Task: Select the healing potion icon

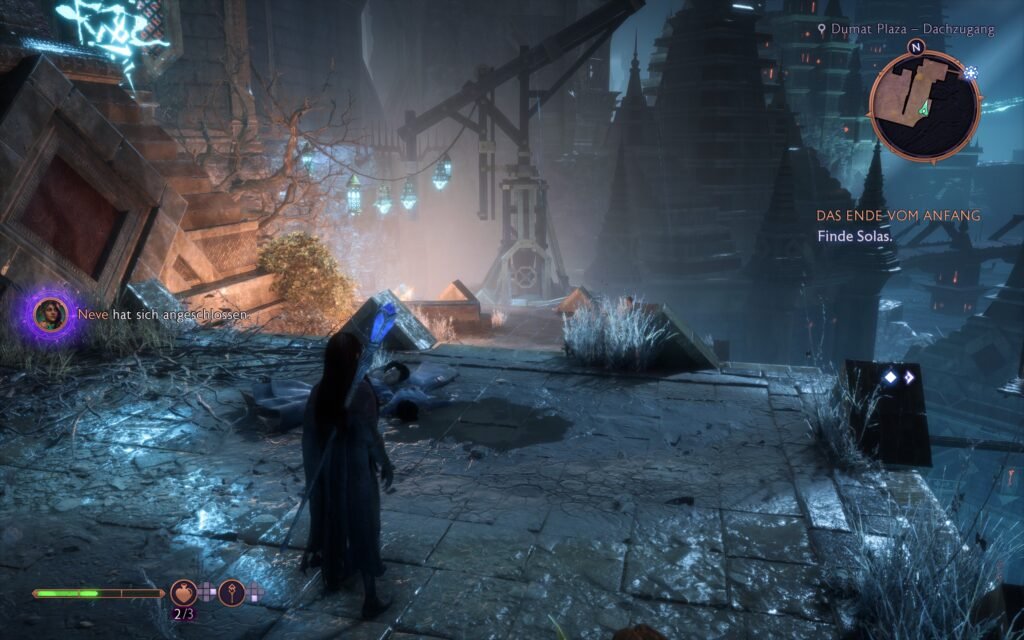Action: (183, 593)
